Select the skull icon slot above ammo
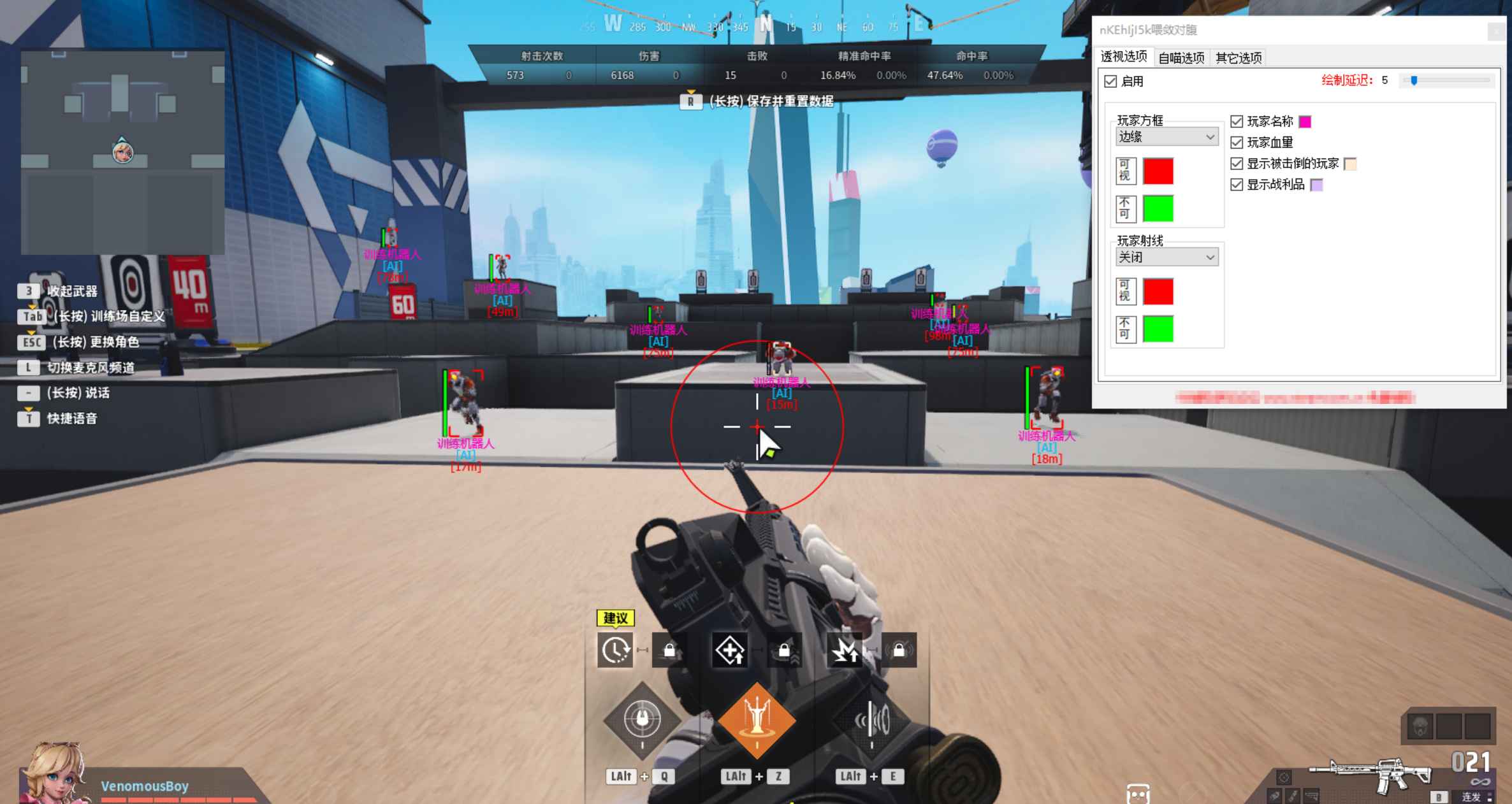 tap(1420, 726)
